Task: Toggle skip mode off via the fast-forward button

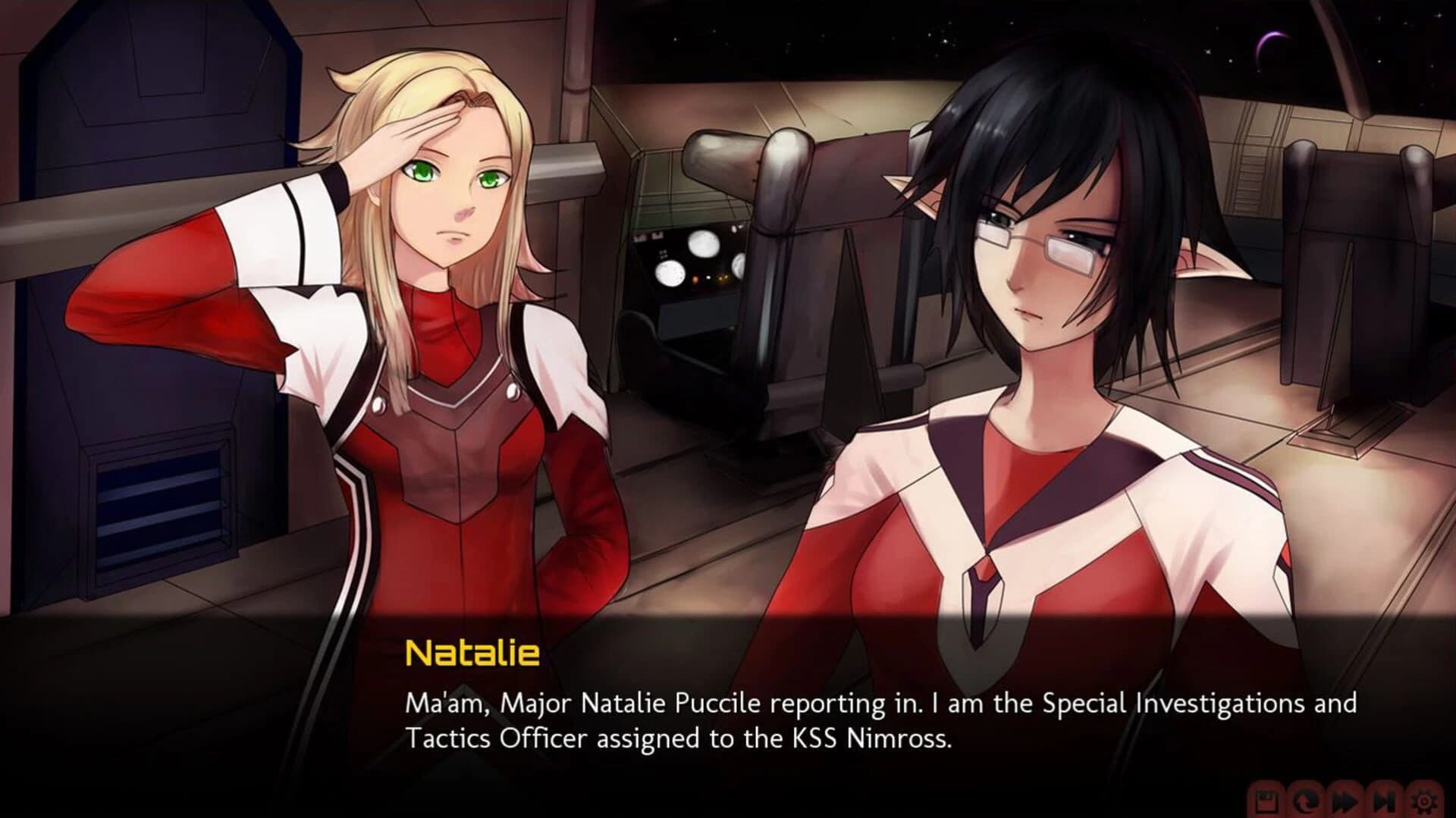Action: coord(1346,801)
